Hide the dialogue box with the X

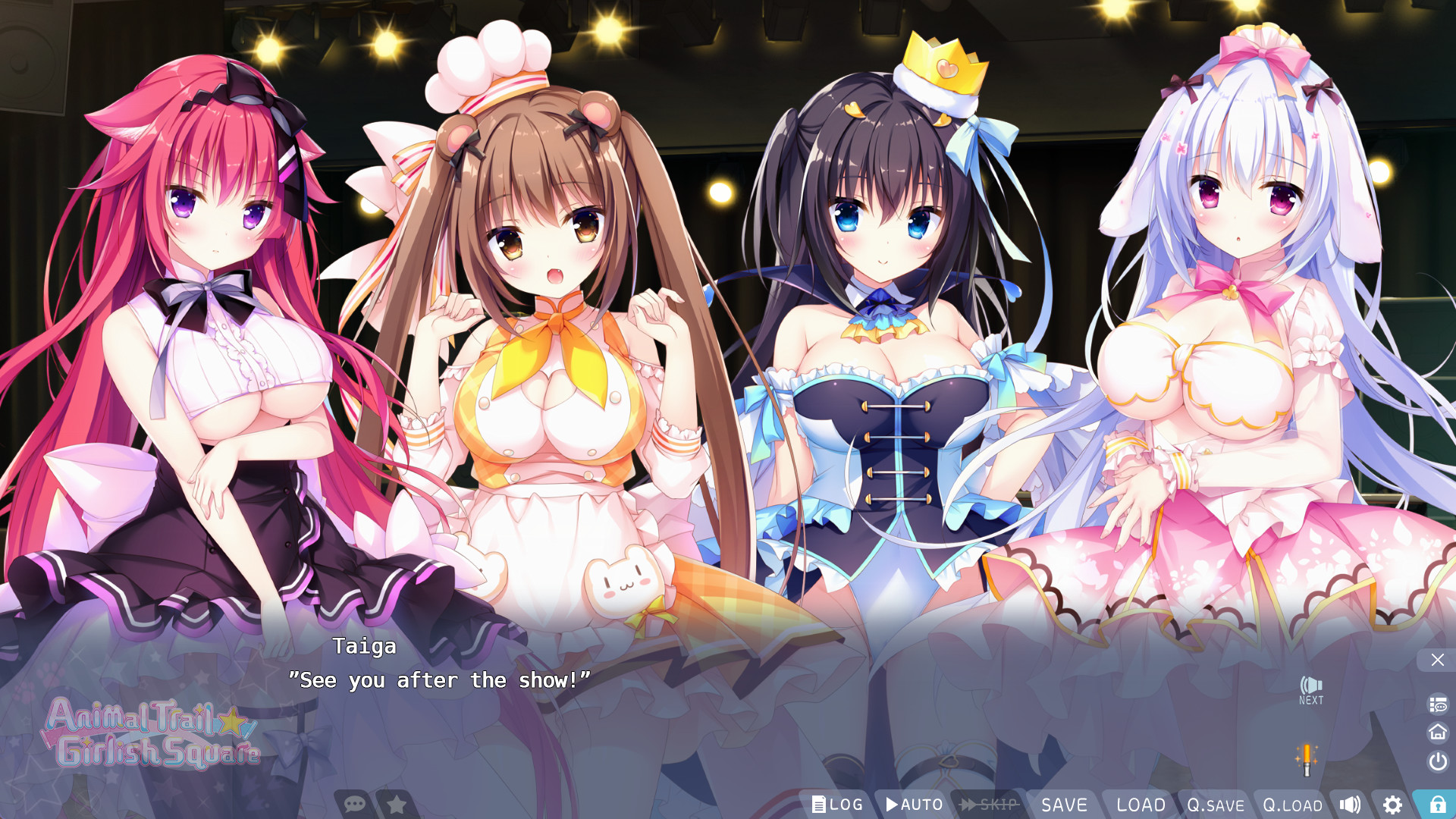click(1436, 659)
